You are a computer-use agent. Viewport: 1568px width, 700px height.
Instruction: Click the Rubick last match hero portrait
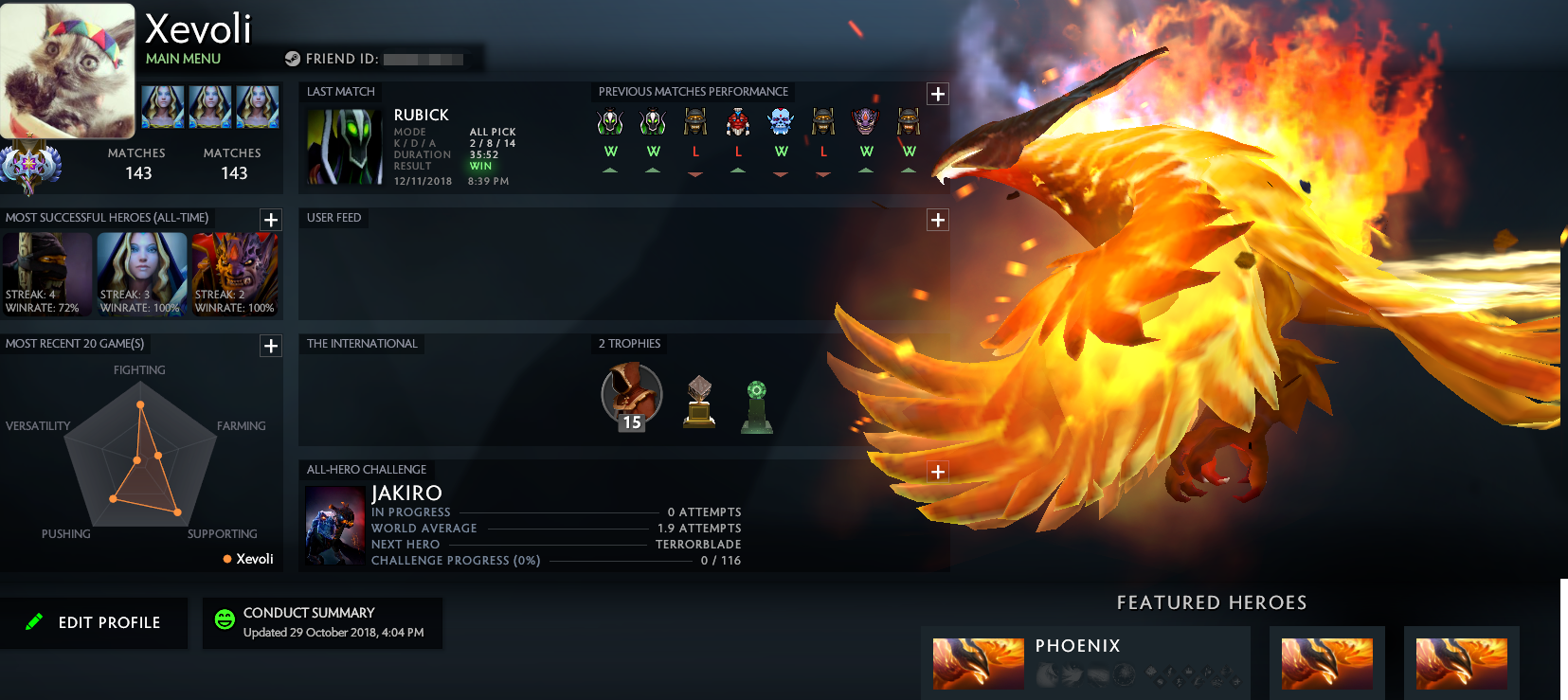pos(343,144)
